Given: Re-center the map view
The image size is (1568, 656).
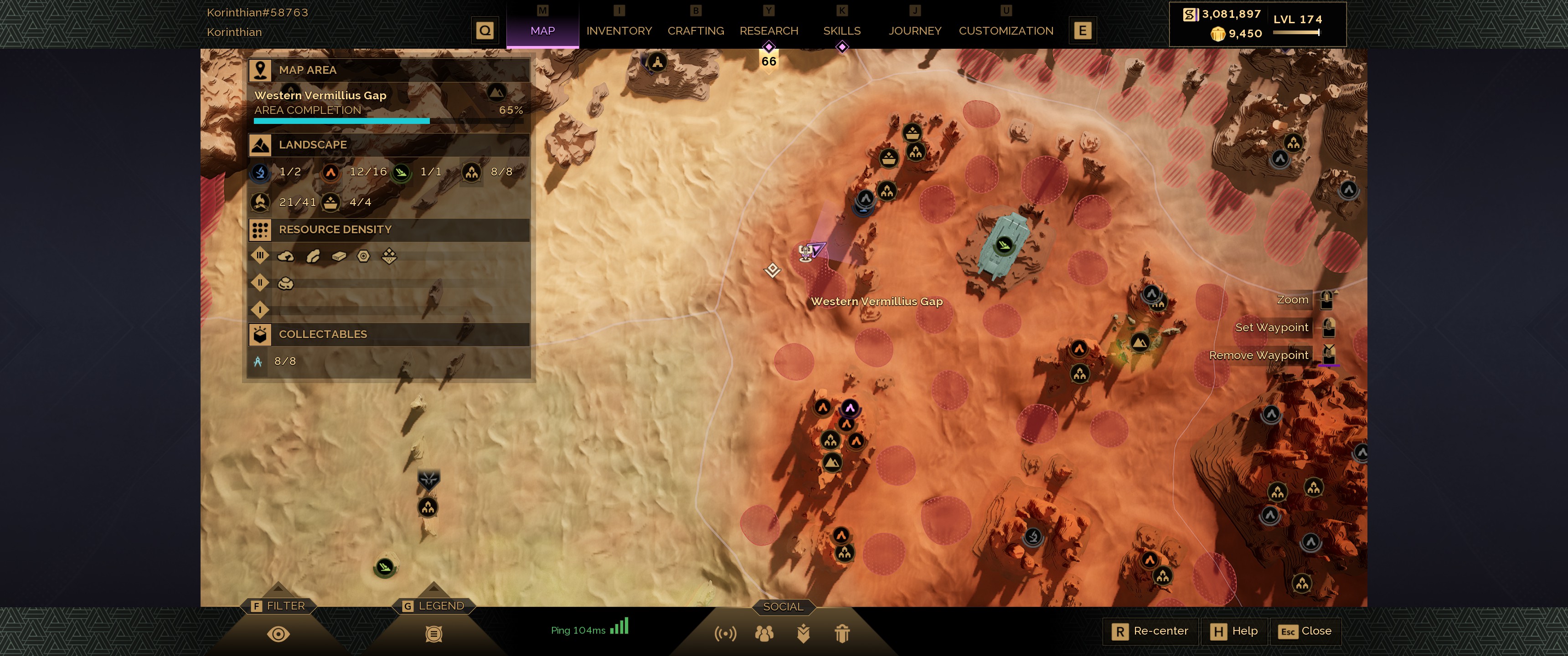Looking at the screenshot, I should [1150, 631].
